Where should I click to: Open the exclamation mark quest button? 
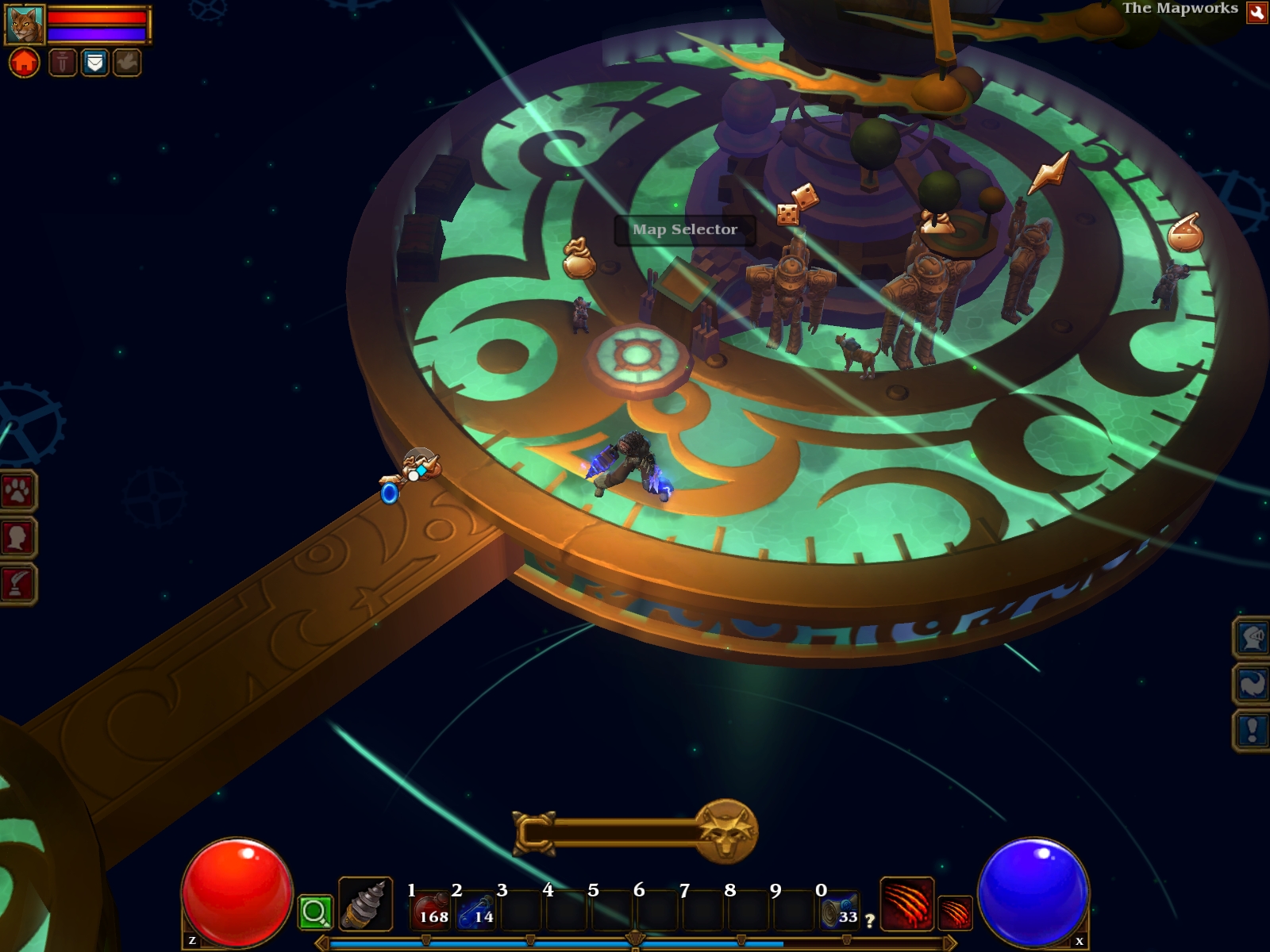click(x=1253, y=730)
